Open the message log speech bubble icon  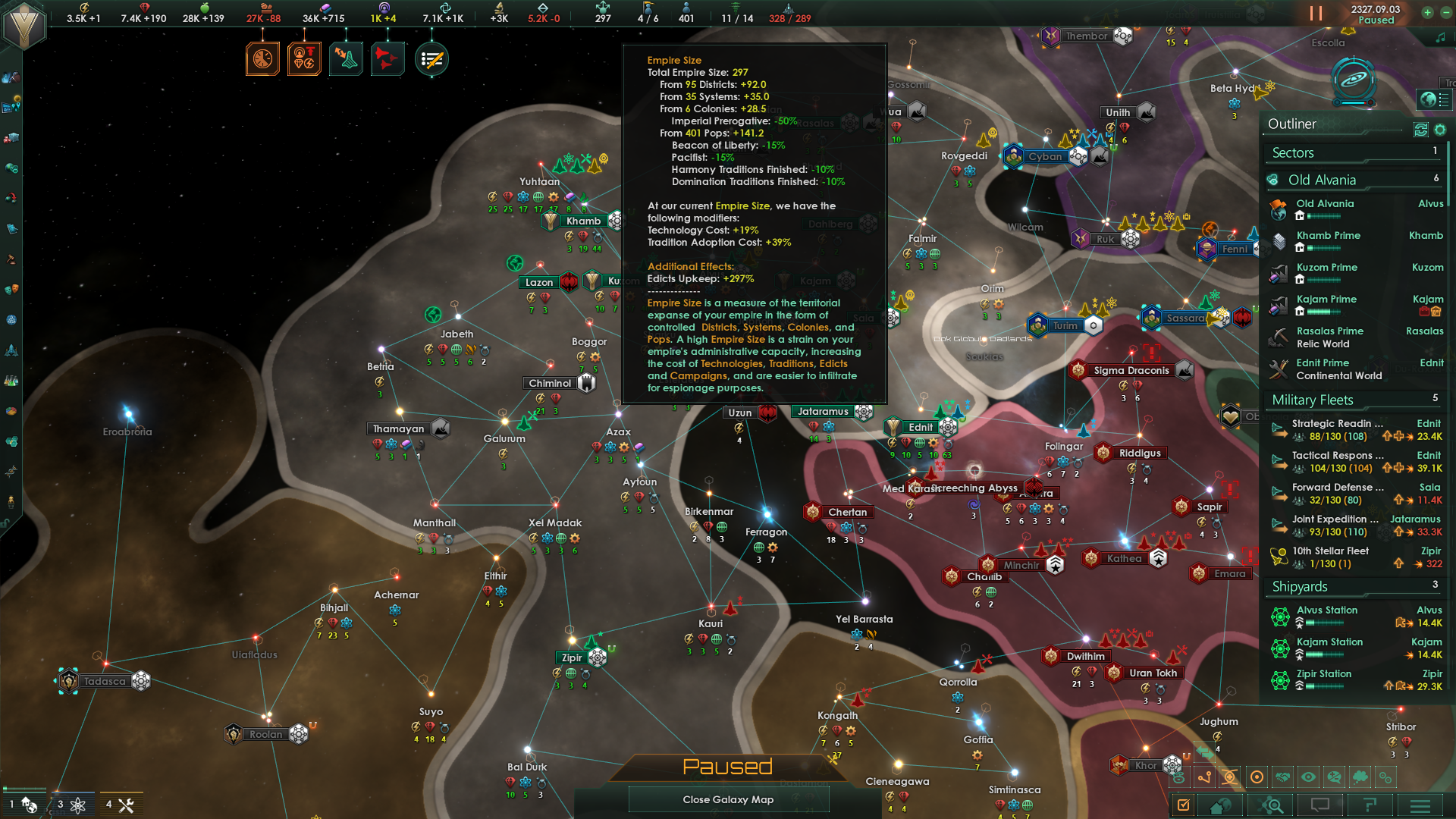(1320, 805)
